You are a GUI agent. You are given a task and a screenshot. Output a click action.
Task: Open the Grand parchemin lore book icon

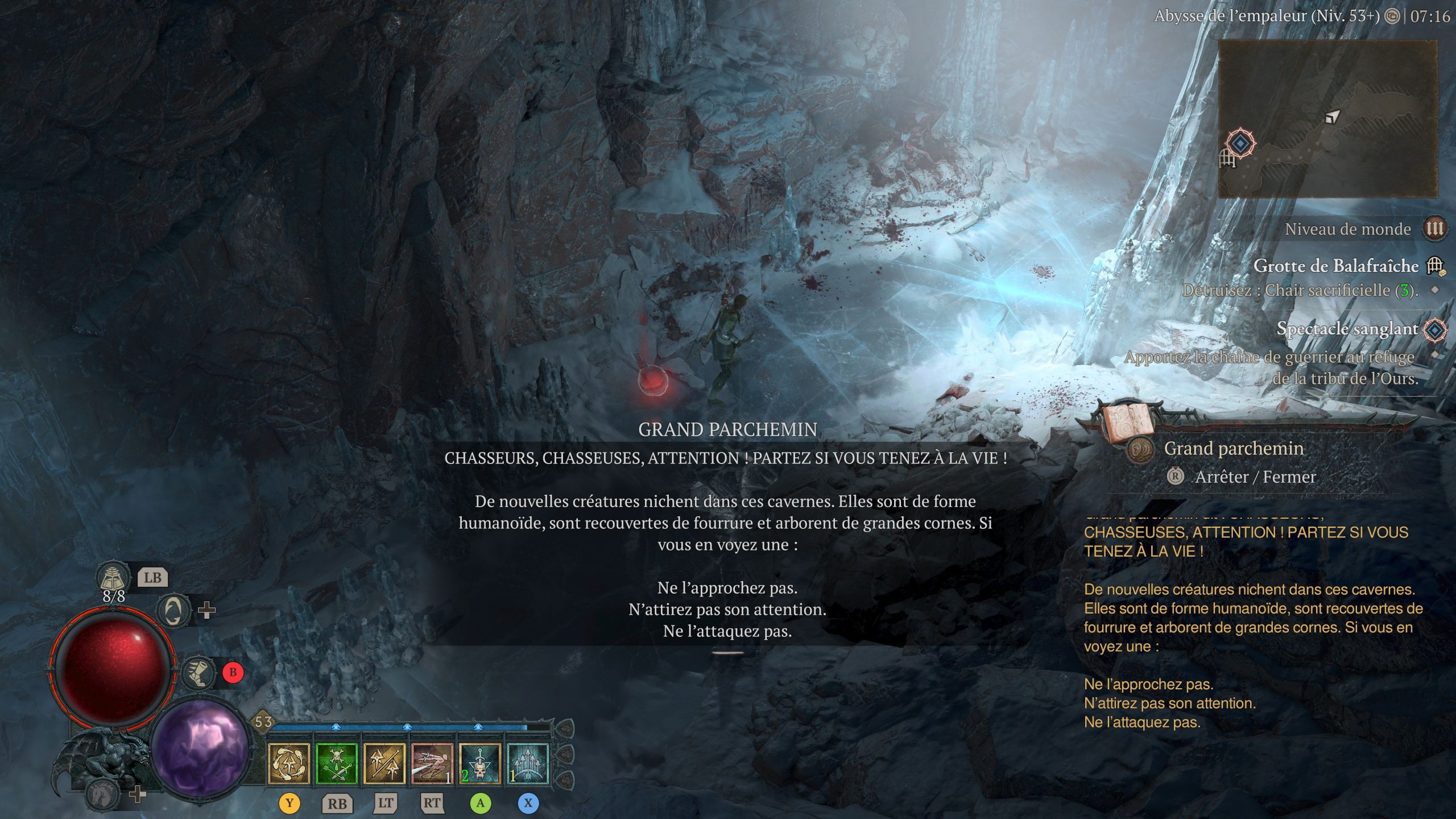click(1128, 423)
